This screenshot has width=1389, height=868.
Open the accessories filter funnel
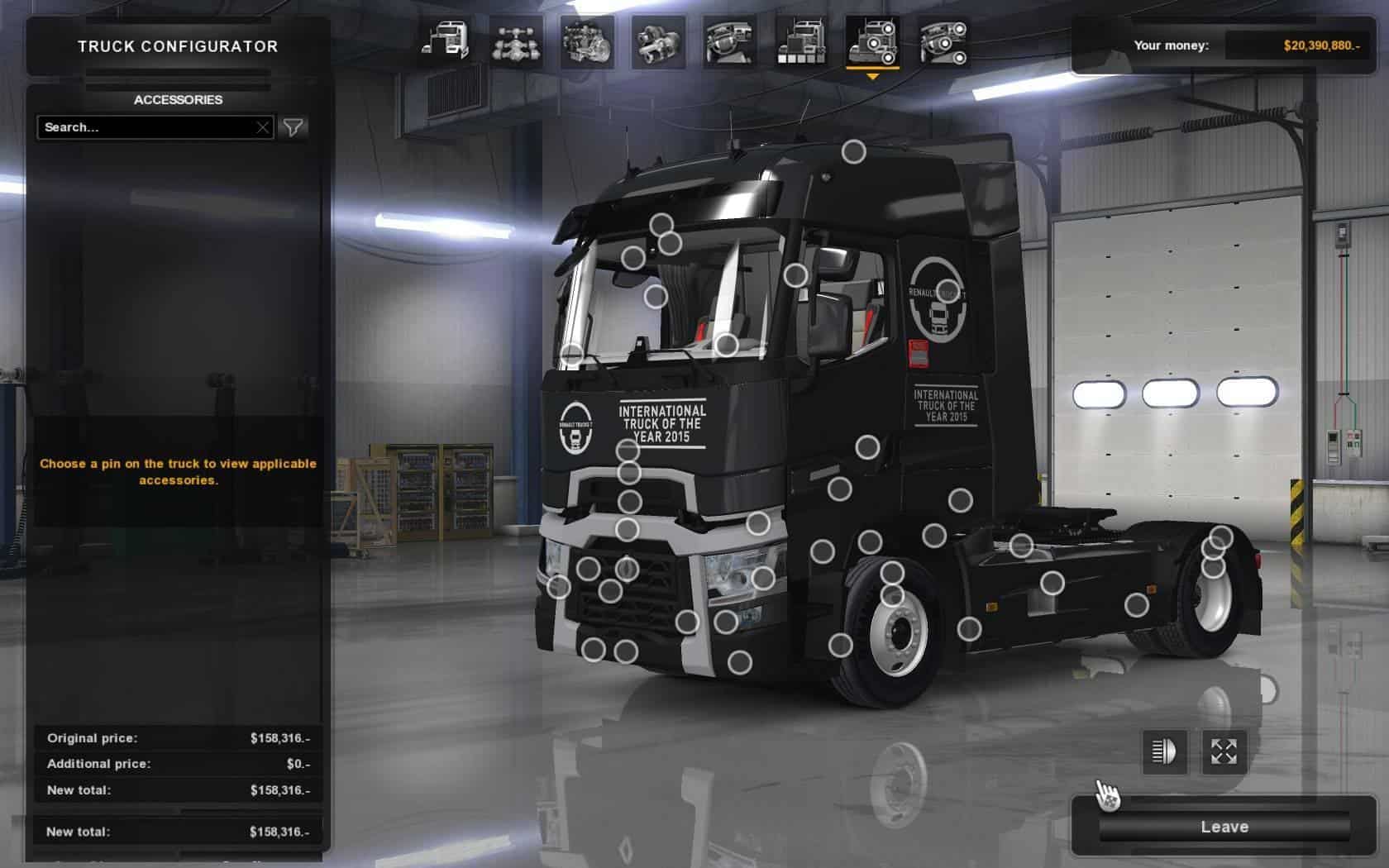(294, 127)
